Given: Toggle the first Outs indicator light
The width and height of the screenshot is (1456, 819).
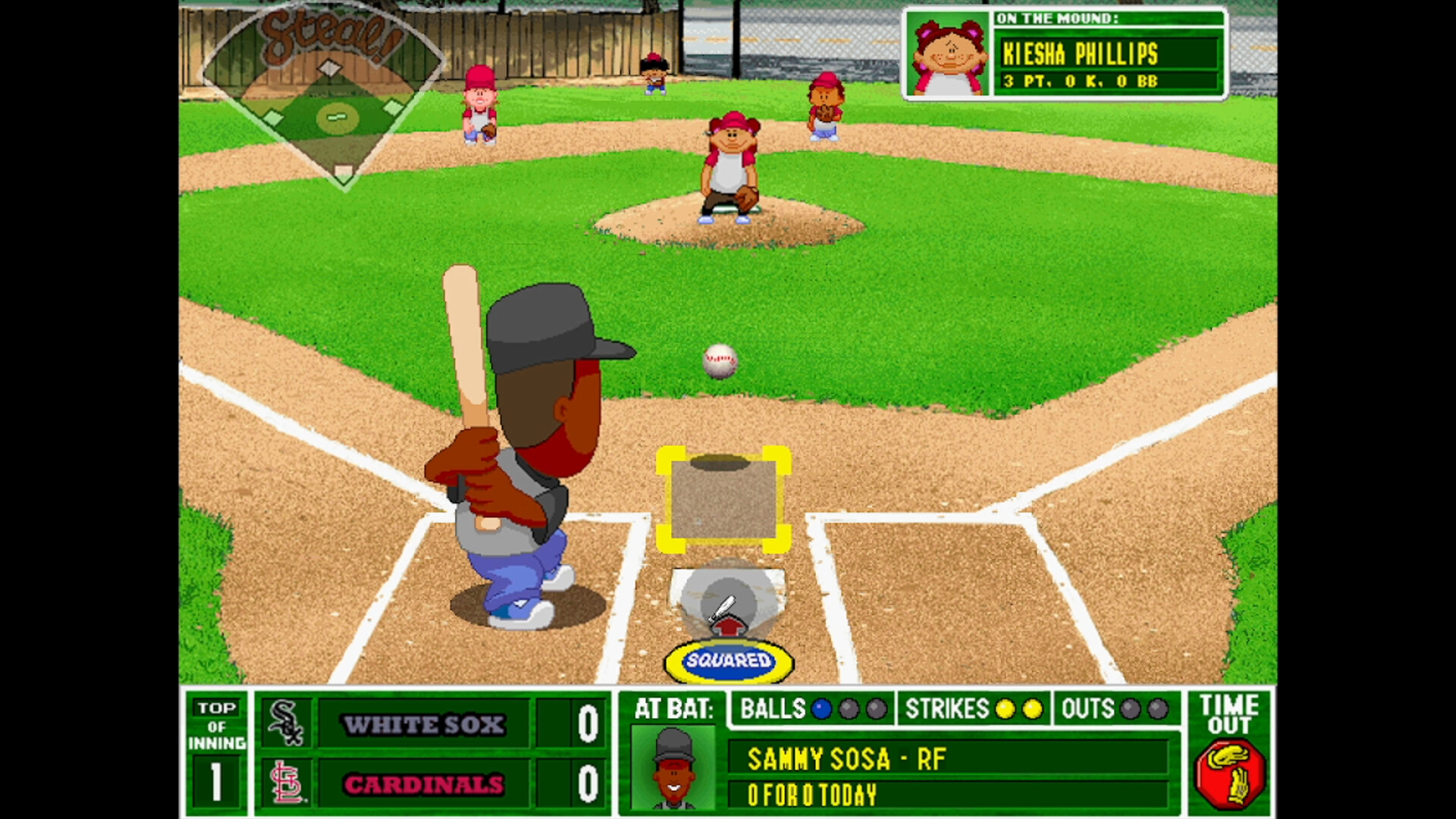Looking at the screenshot, I should (x=1131, y=709).
